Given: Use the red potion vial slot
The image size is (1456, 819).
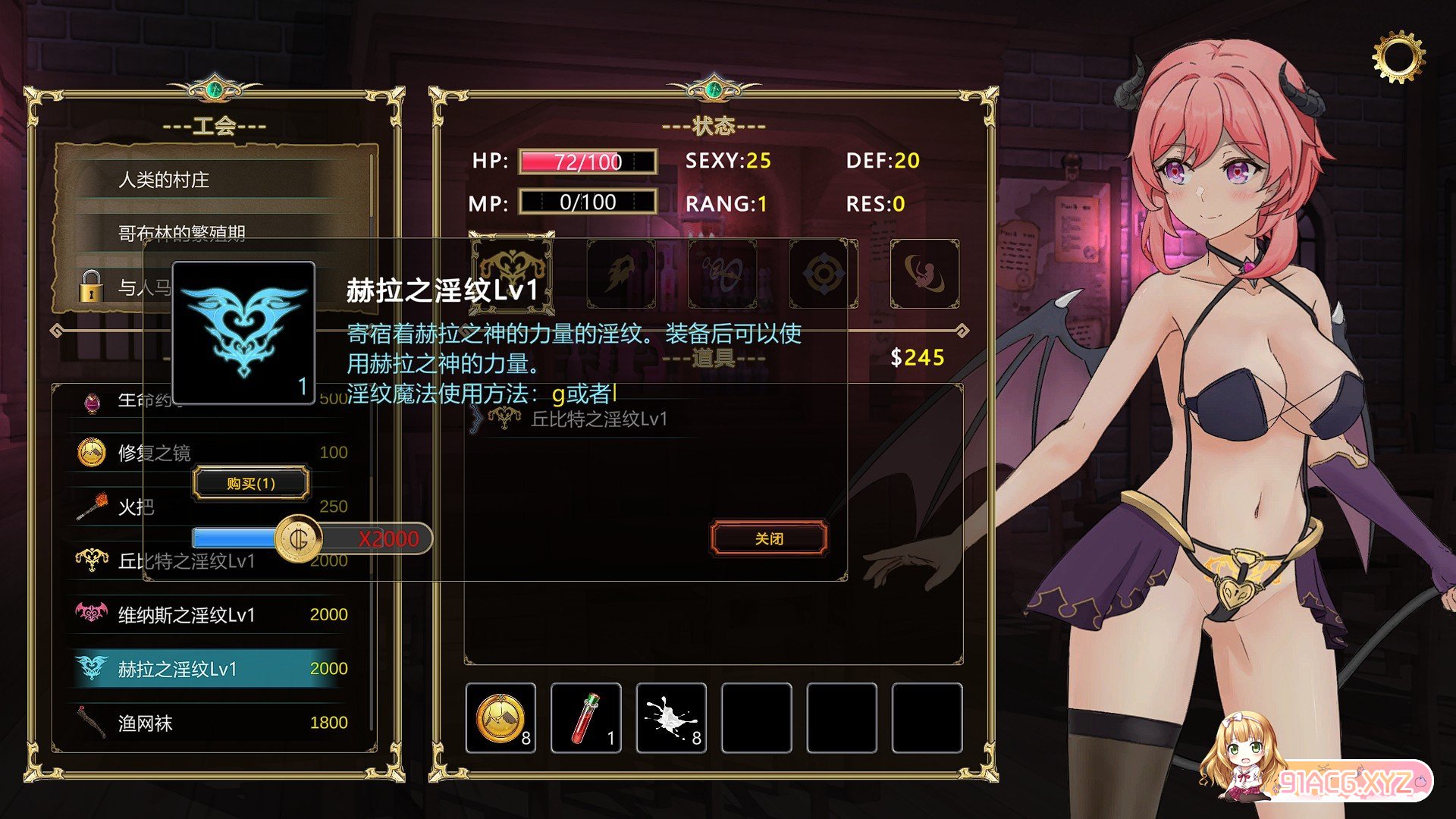Looking at the screenshot, I should coord(585,717).
